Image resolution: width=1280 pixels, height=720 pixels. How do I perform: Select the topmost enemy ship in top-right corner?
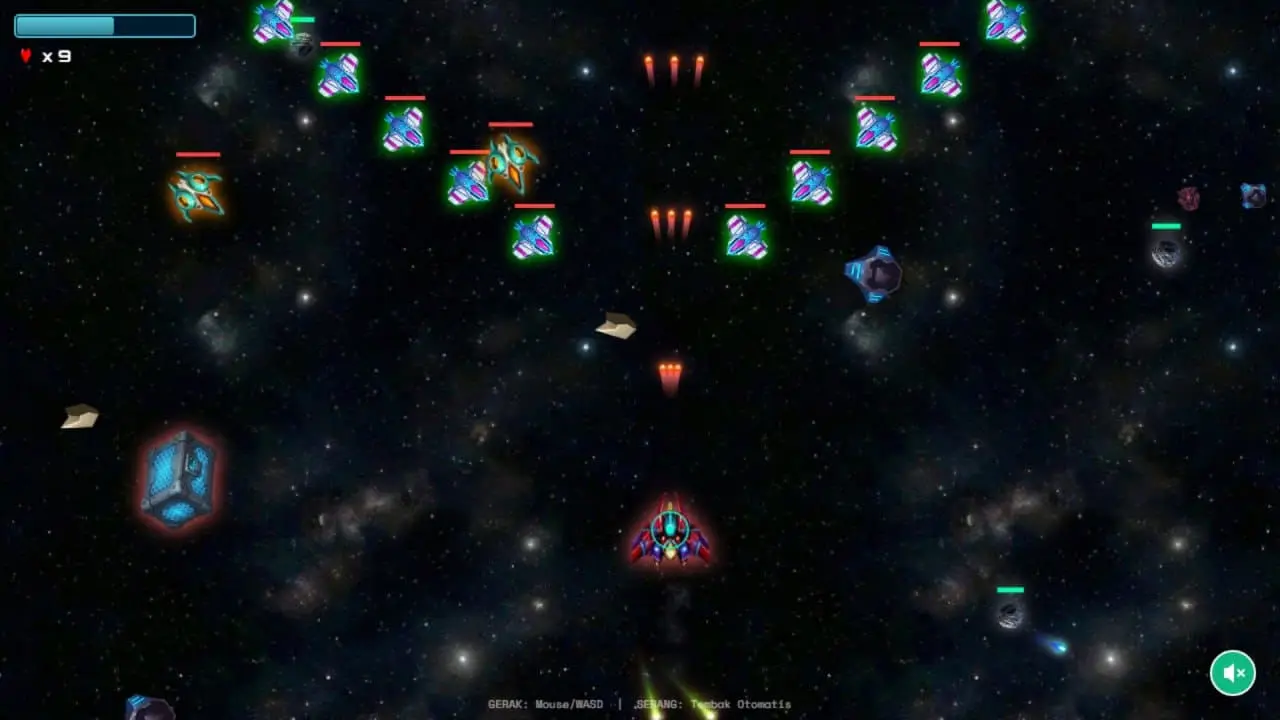pyautogui.click(x=1005, y=22)
